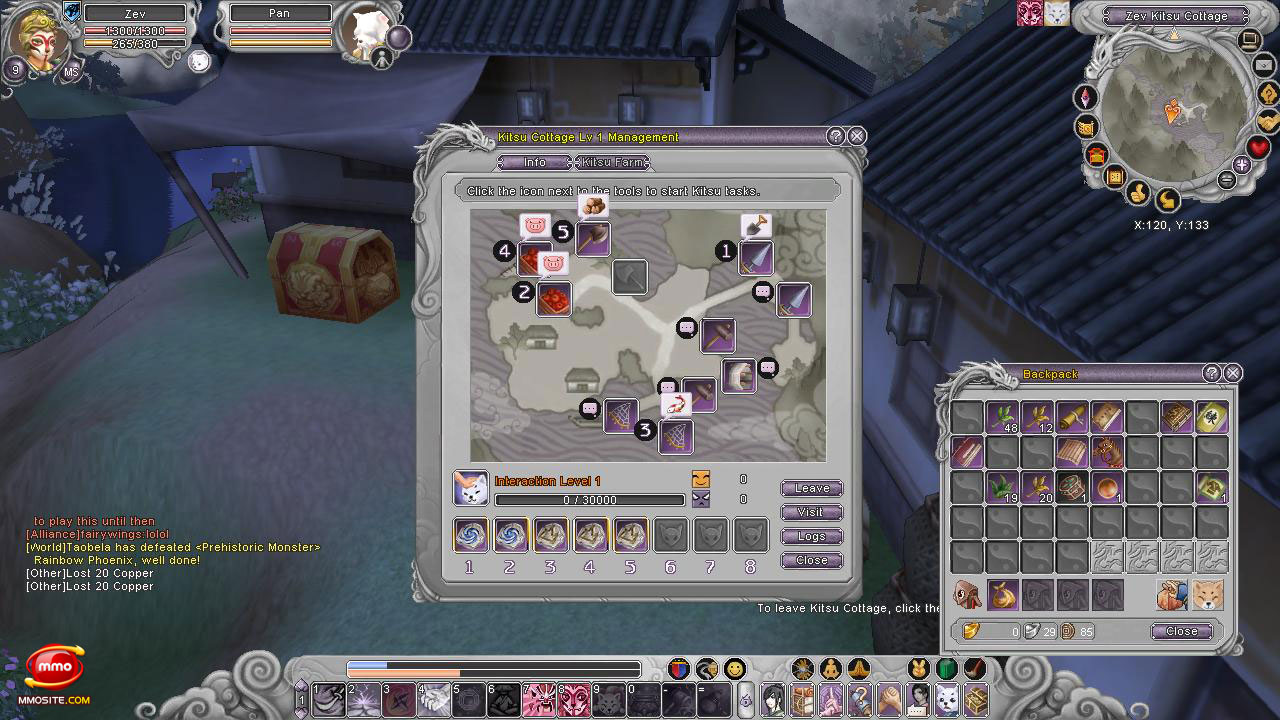Screen dimensions: 1280x720
Task: Click the smiley face icon on bottom bar
Action: [735, 668]
